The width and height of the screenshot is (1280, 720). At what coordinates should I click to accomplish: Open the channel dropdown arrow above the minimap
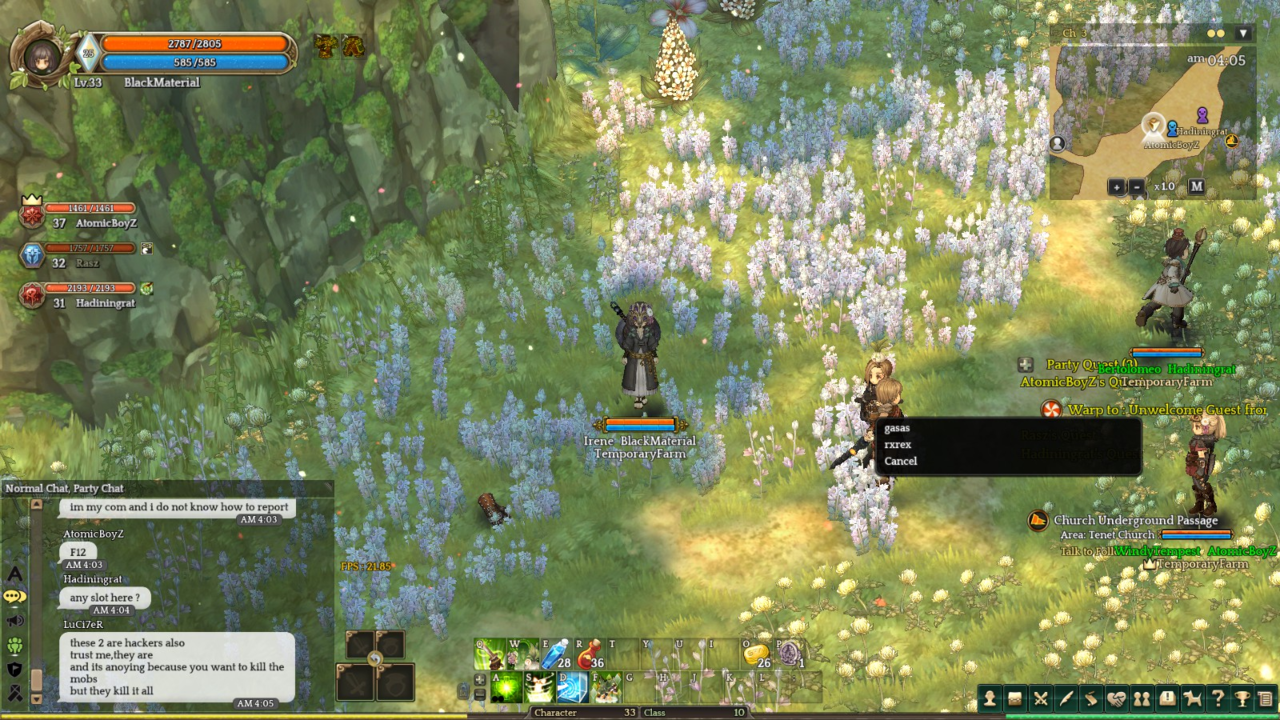coord(1243,33)
